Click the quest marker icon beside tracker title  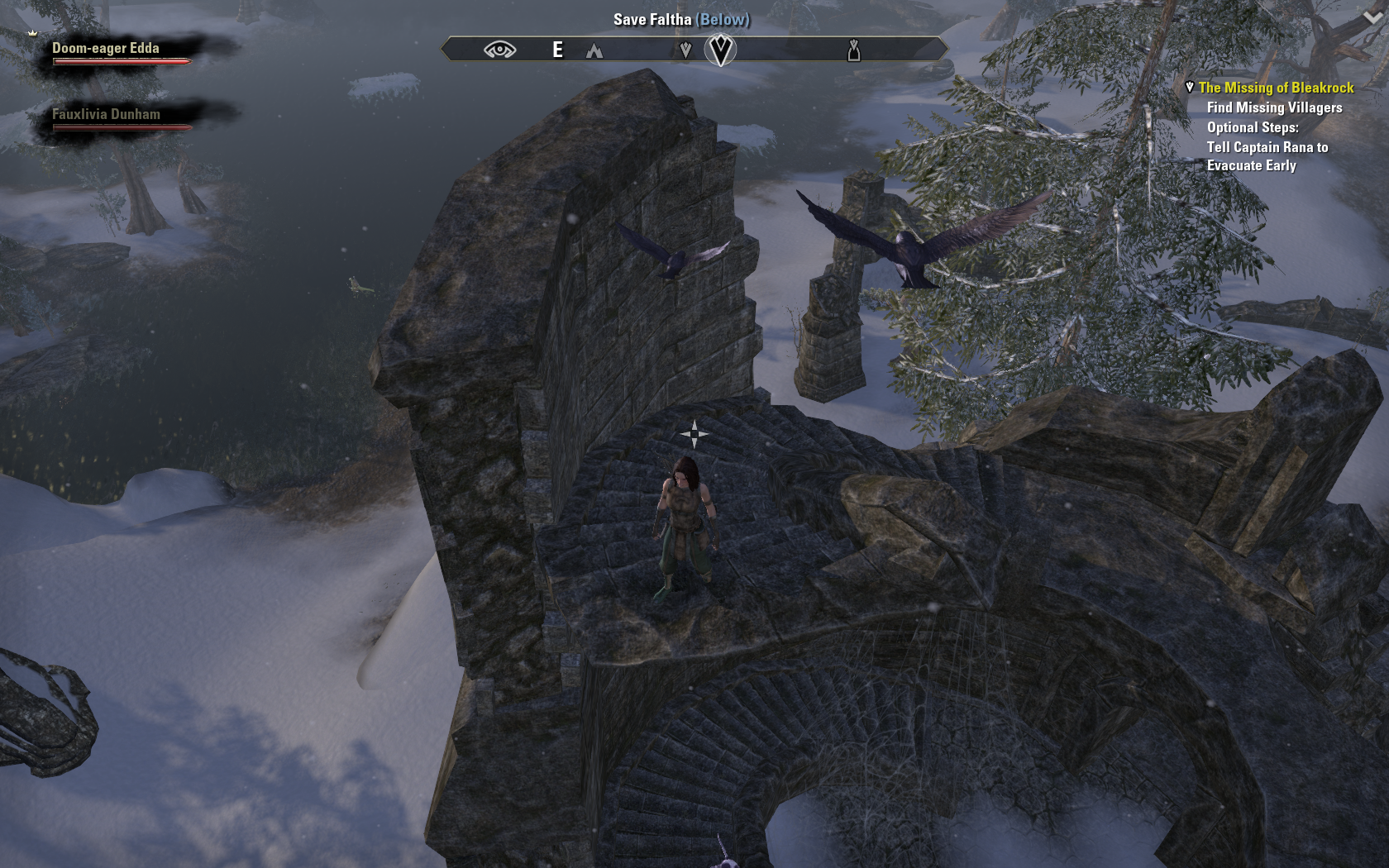point(1190,87)
